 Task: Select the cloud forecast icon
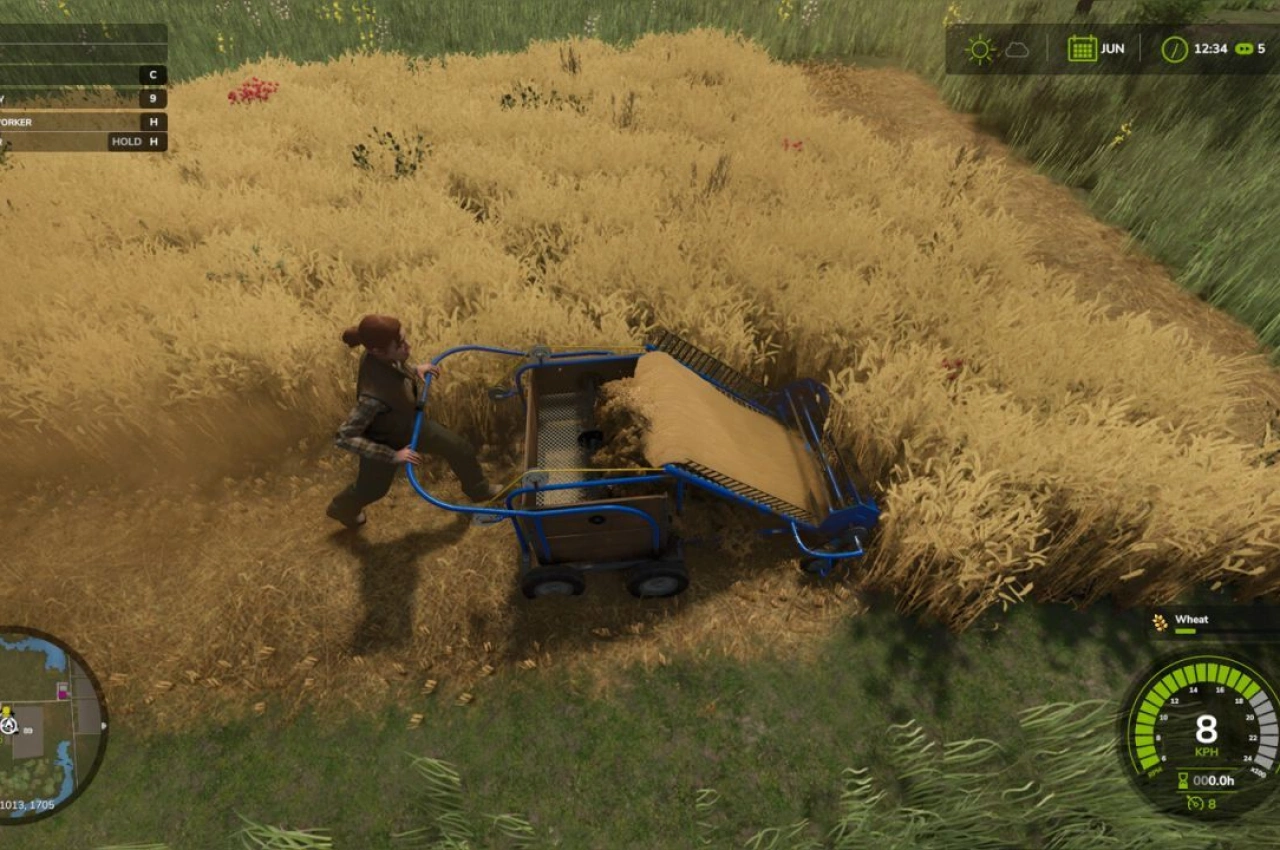coord(1016,49)
